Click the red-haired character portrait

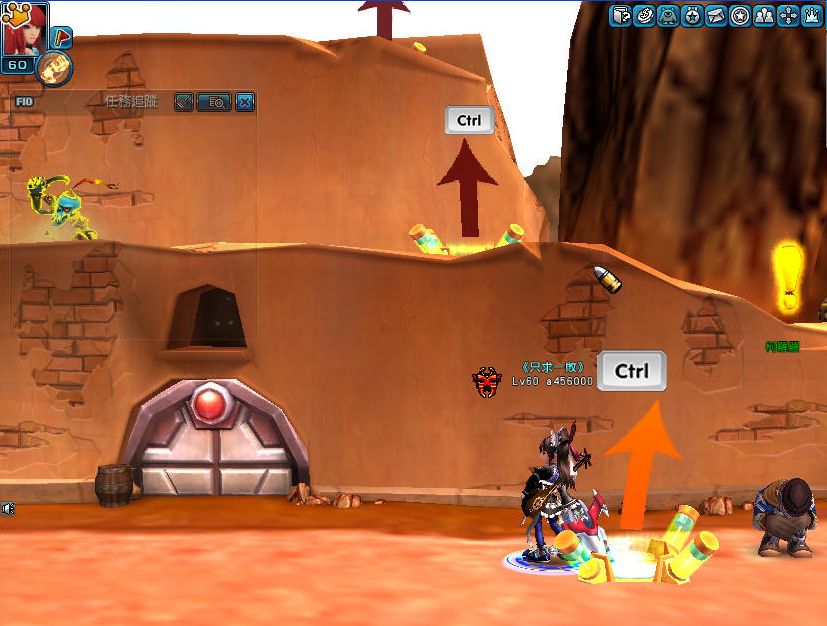pyautogui.click(x=24, y=28)
